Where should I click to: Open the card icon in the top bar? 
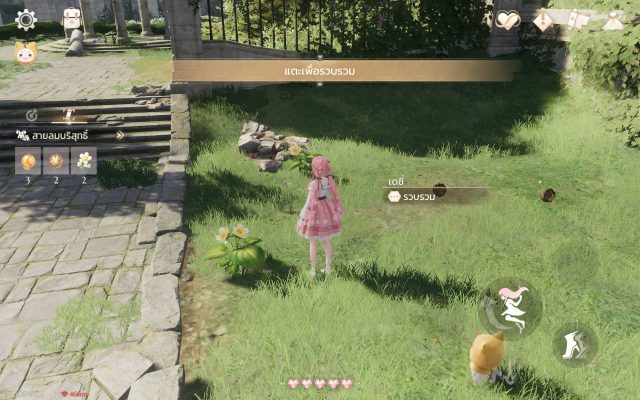point(578,20)
